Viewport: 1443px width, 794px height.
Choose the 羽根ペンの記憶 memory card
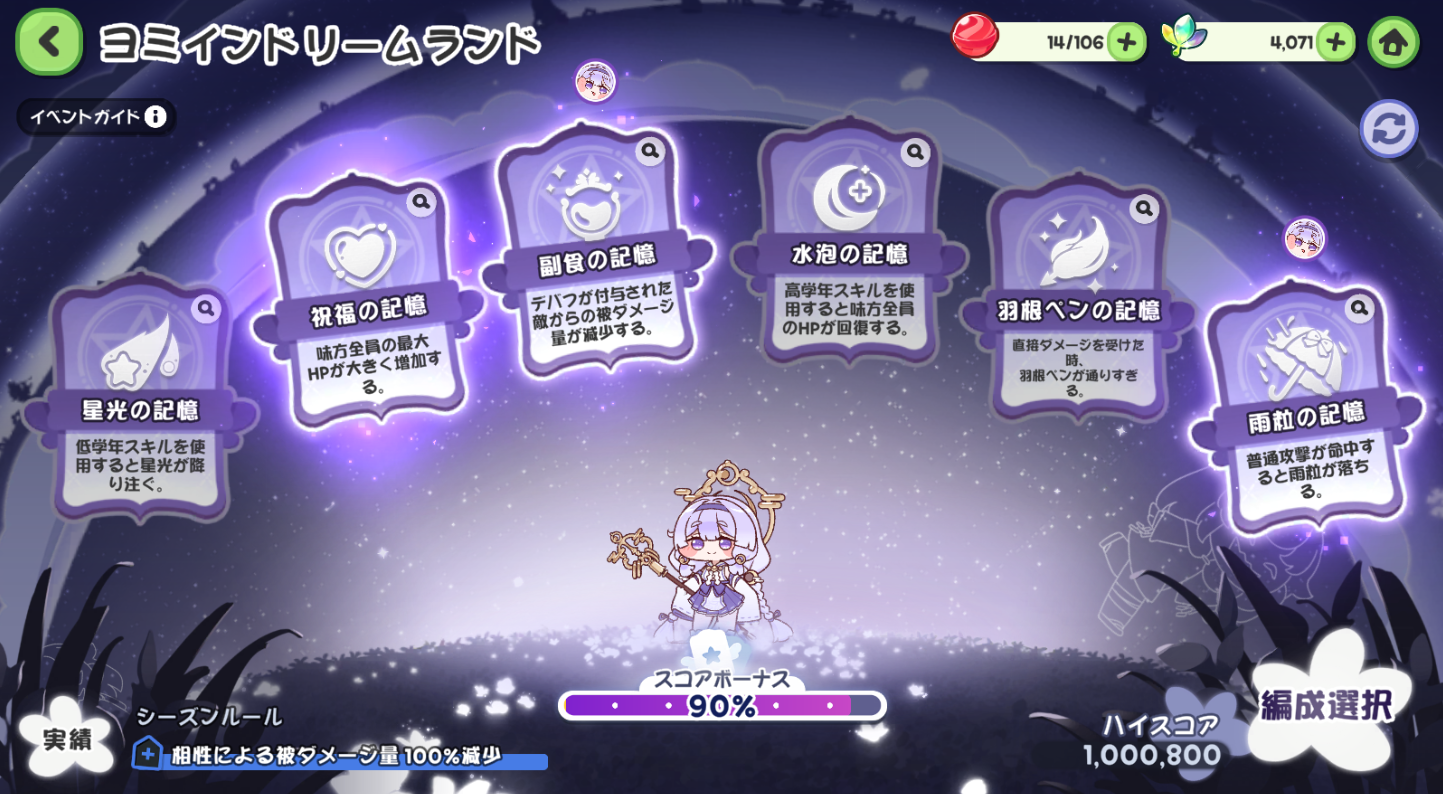1078,300
